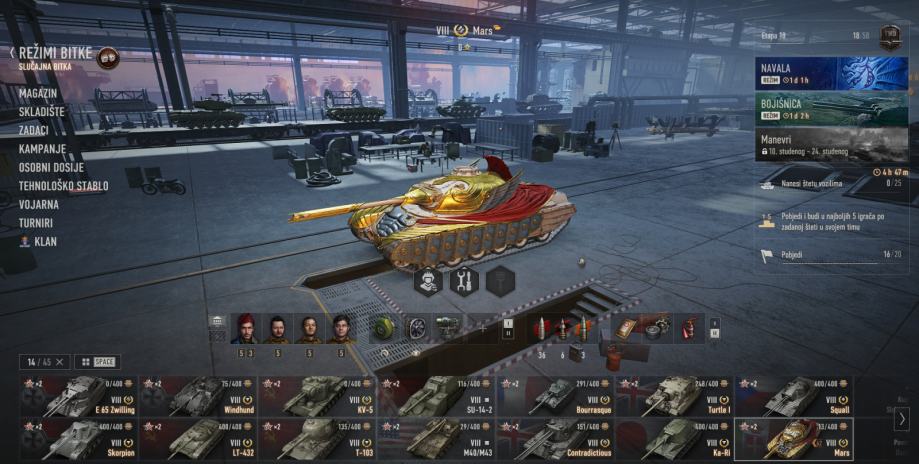Screen dimensions: 919x464
Task: View the Tehnološko stablo tech tree
Action: (x=63, y=186)
